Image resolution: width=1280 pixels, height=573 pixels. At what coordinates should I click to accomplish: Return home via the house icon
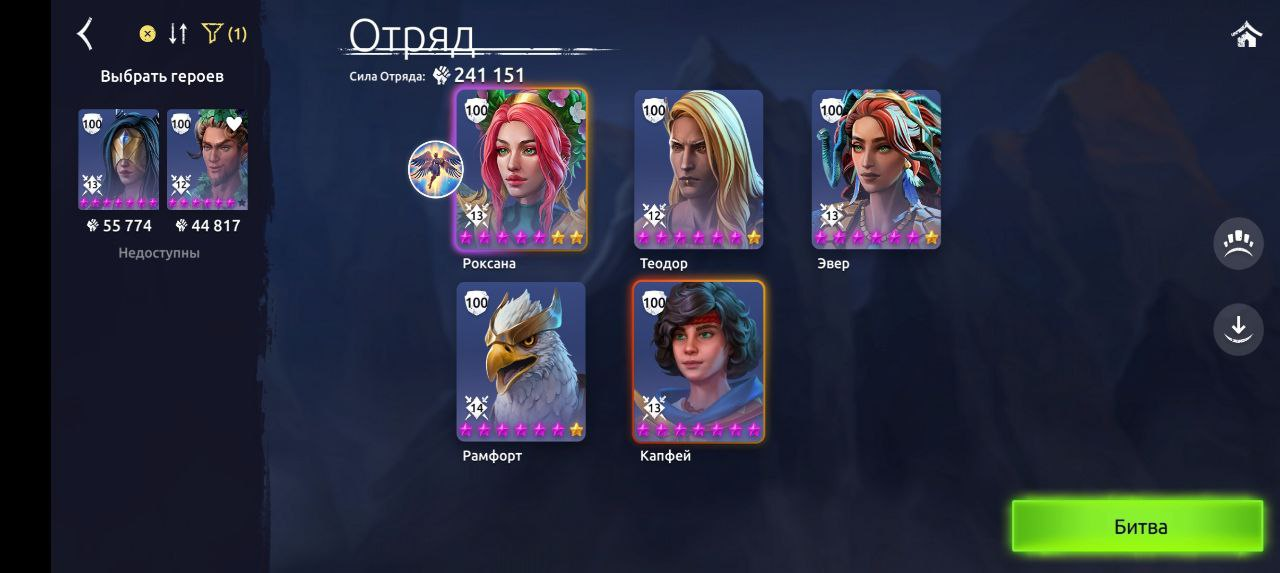[x=1246, y=35]
